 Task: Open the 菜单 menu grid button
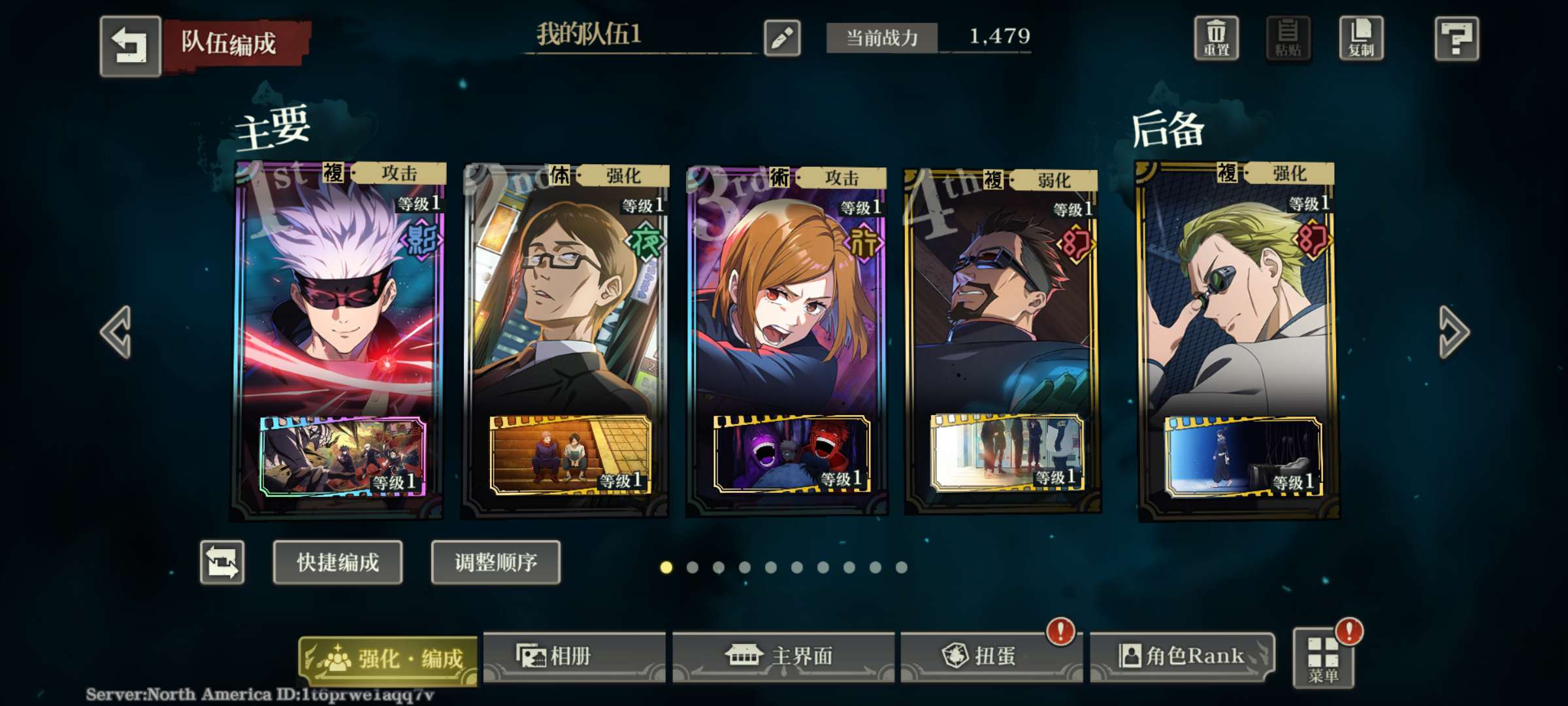pos(1323,659)
